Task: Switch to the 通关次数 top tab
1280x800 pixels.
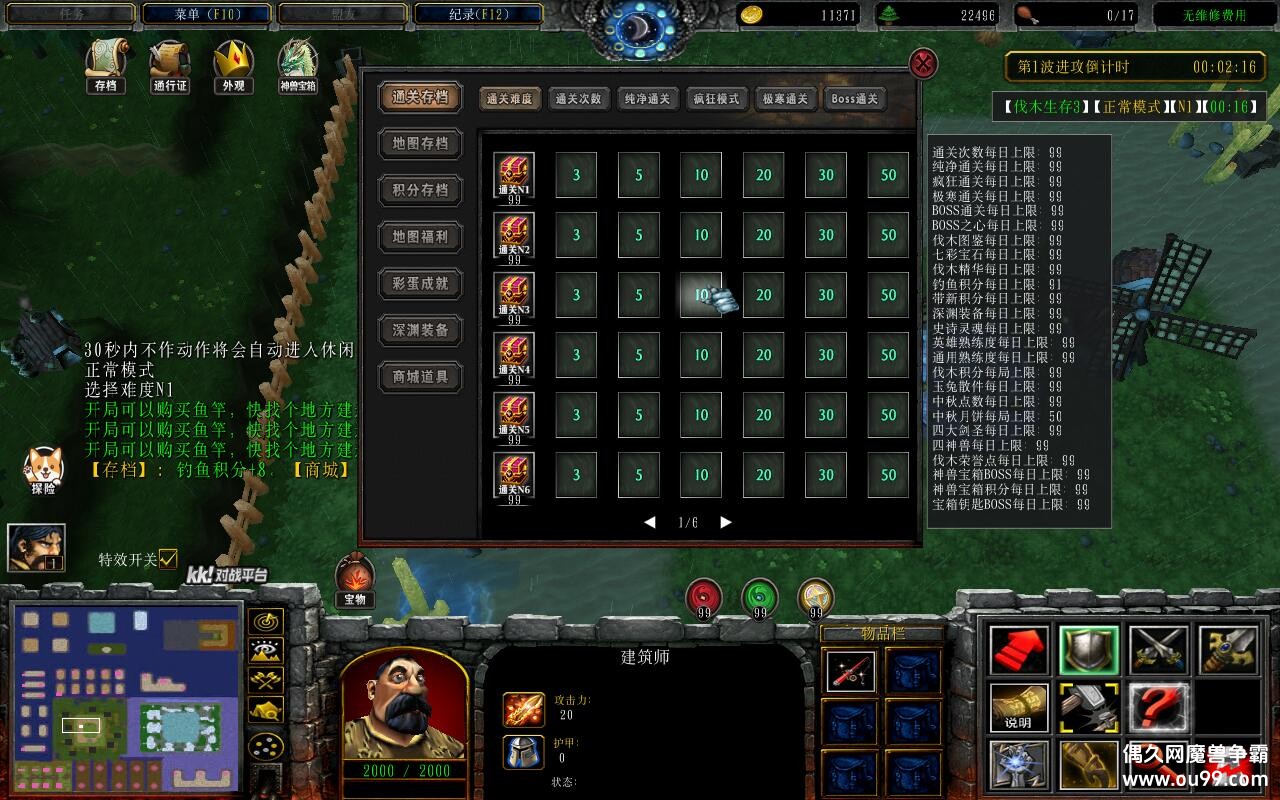Action: [578, 99]
